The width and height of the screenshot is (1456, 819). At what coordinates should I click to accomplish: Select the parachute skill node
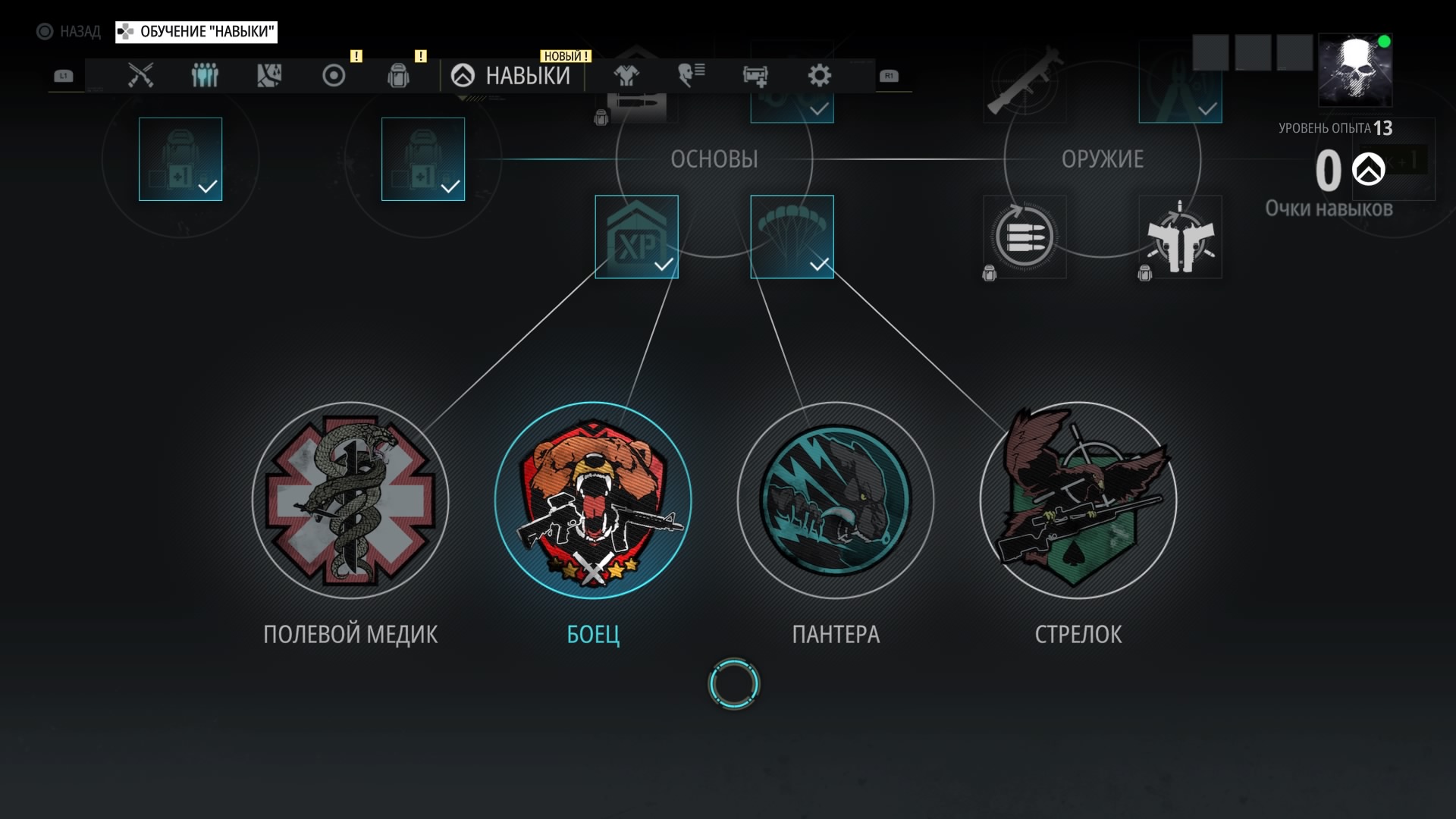point(792,237)
